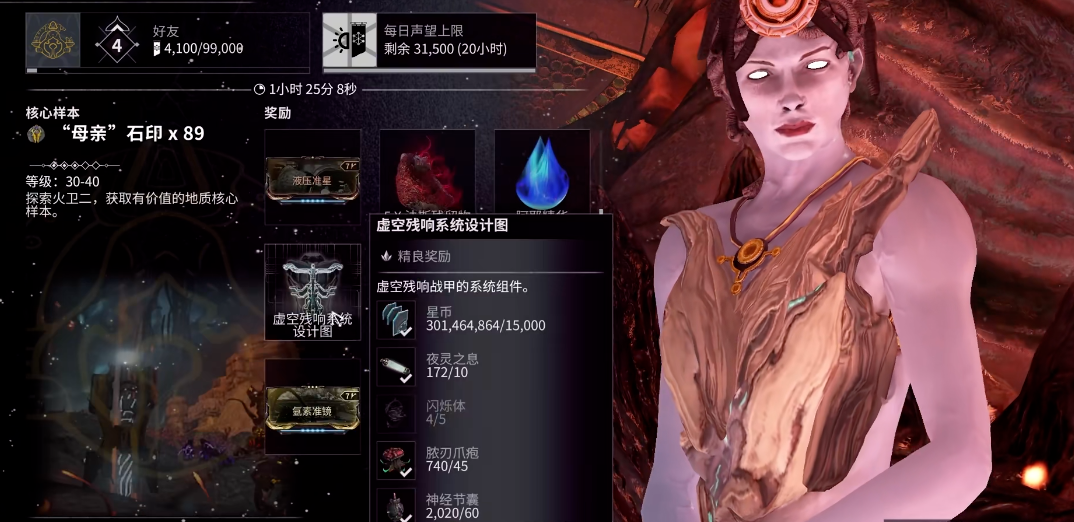1074x522 pixels.
Task: Click the Entrati syndicate emblem icon
Action: [53, 40]
